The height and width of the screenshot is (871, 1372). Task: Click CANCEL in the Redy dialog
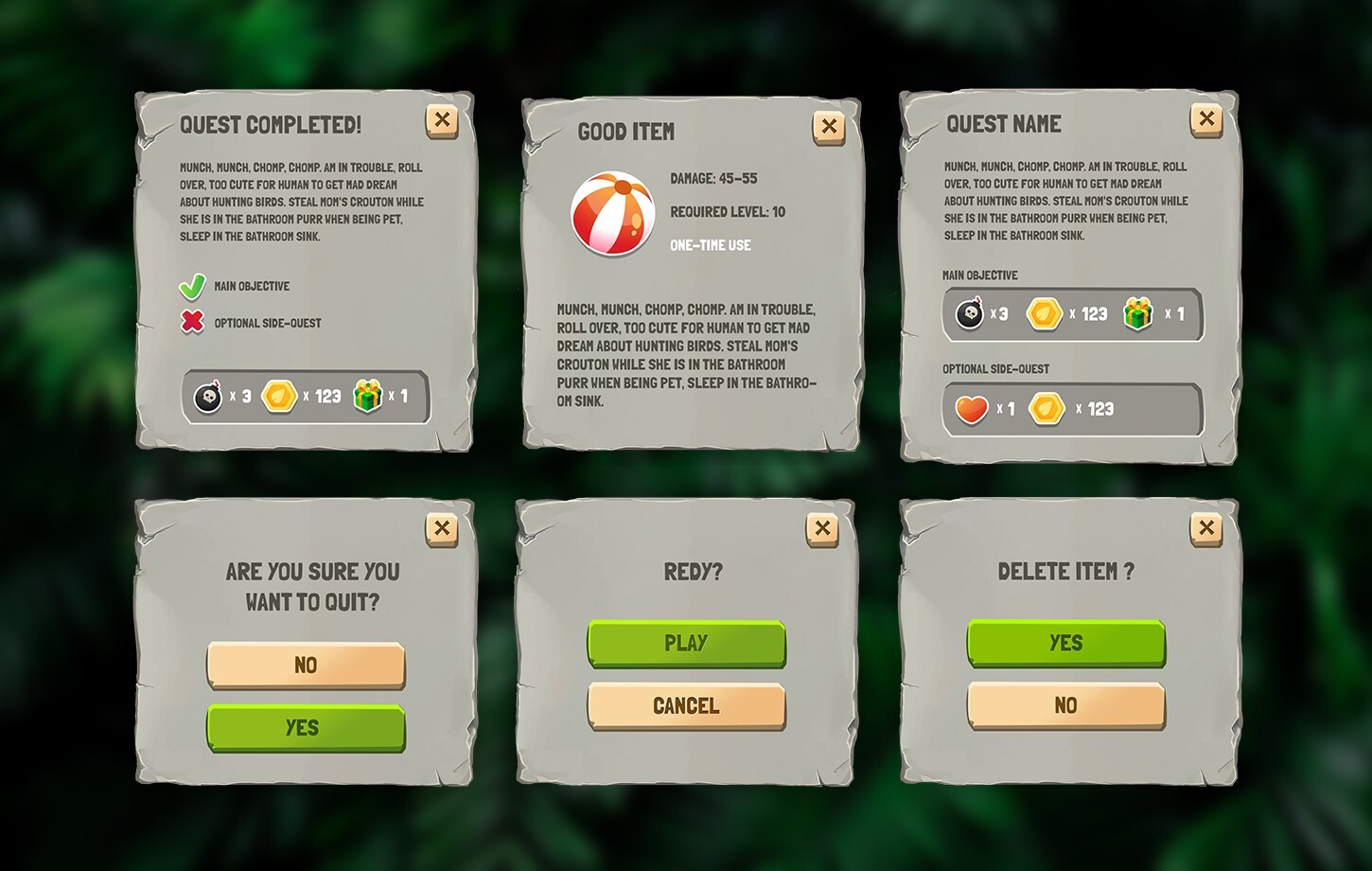pos(686,705)
